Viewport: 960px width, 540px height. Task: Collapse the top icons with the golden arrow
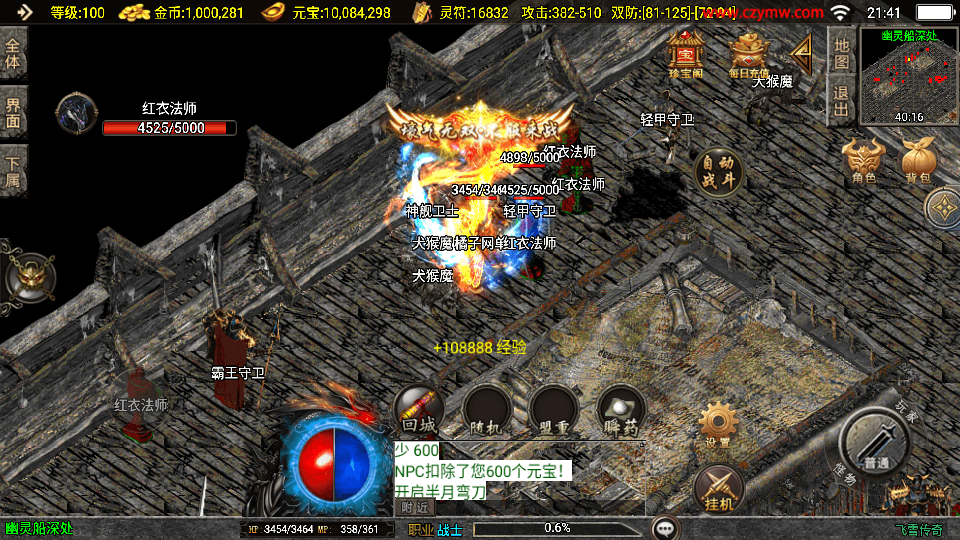coord(801,52)
